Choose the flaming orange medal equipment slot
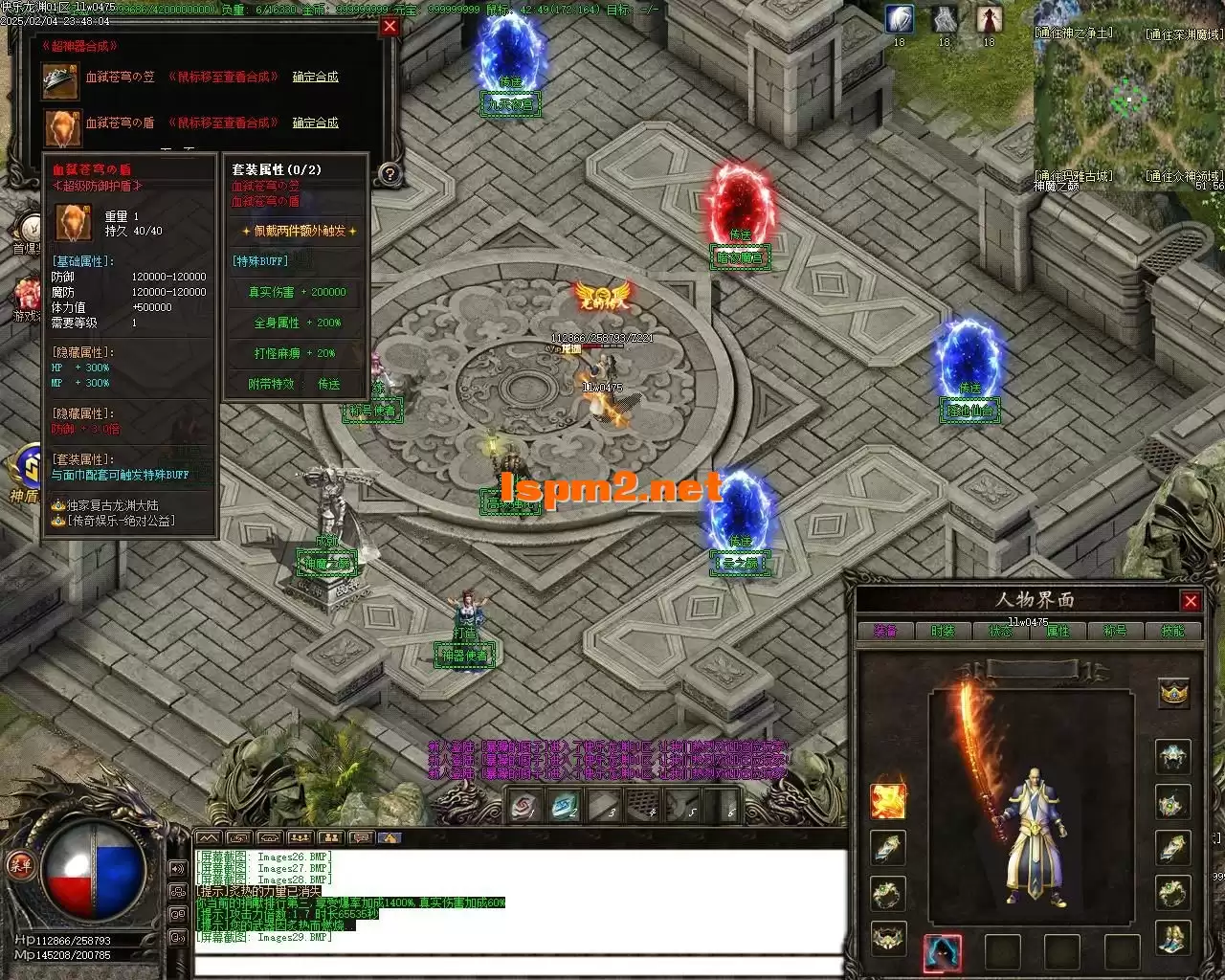 (888, 801)
